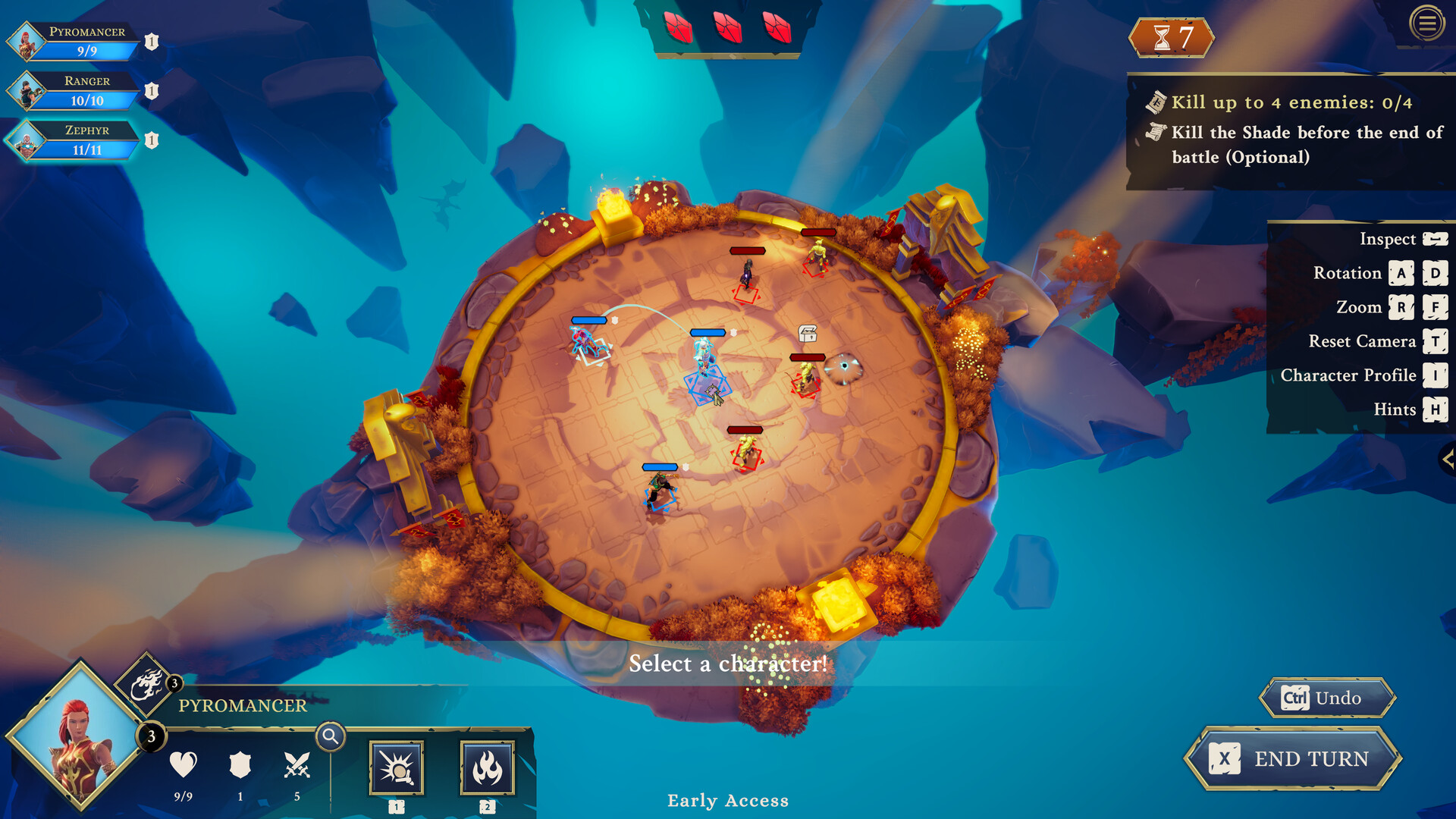
Task: Click the Inspect icon in the controls panel
Action: click(1436, 239)
